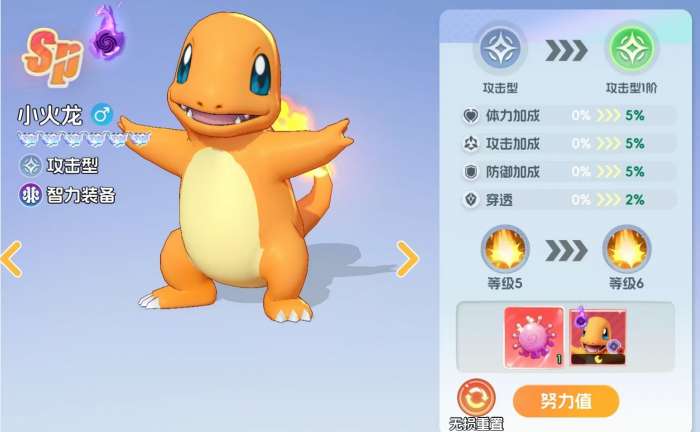This screenshot has height=432, width=700.
Task: Select the blue 攻击型 class icon
Action: (499, 47)
